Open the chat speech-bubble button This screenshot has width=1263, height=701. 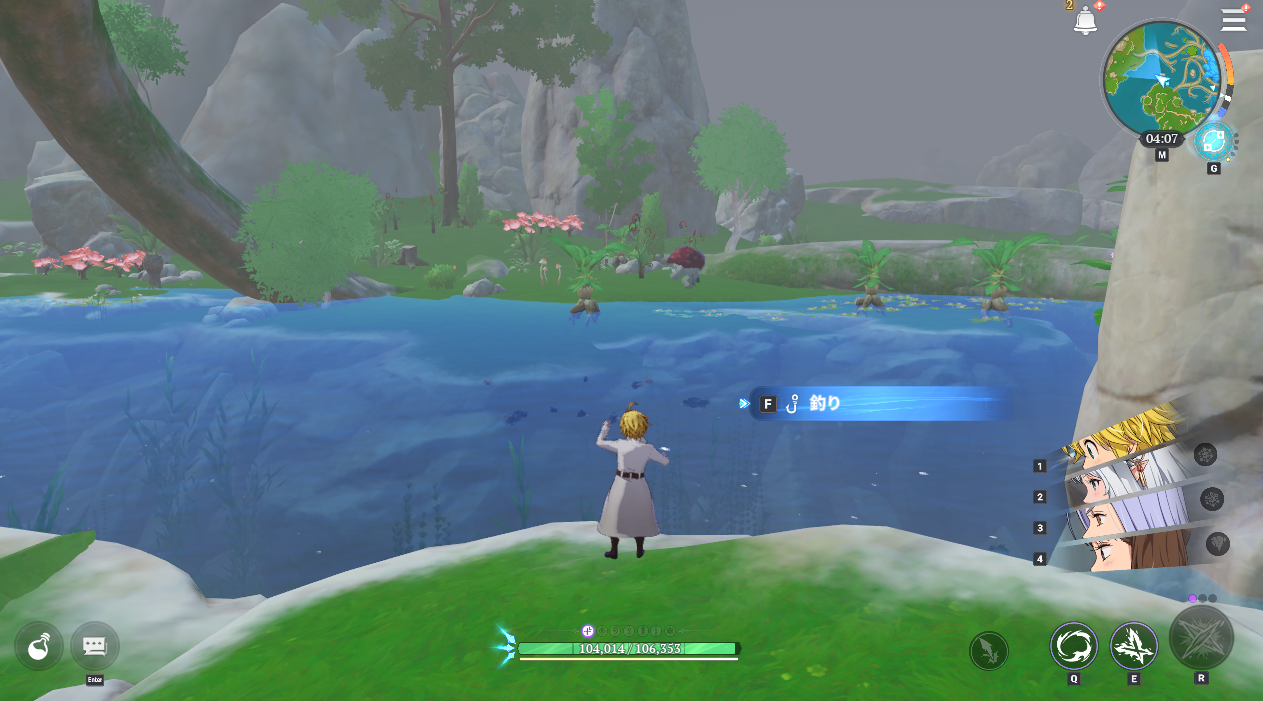(95, 646)
